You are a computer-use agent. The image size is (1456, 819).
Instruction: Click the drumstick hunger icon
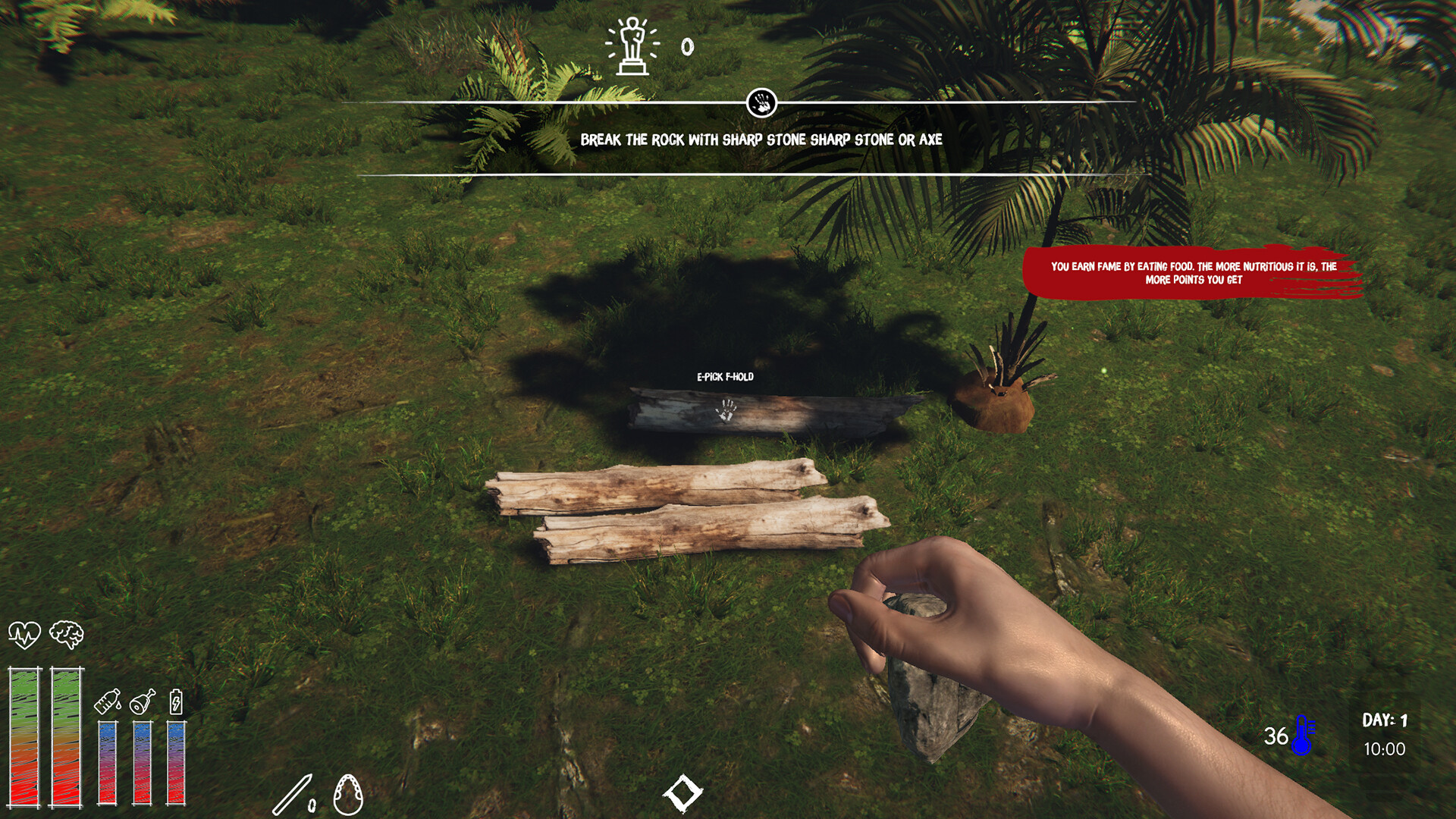pyautogui.click(x=143, y=701)
